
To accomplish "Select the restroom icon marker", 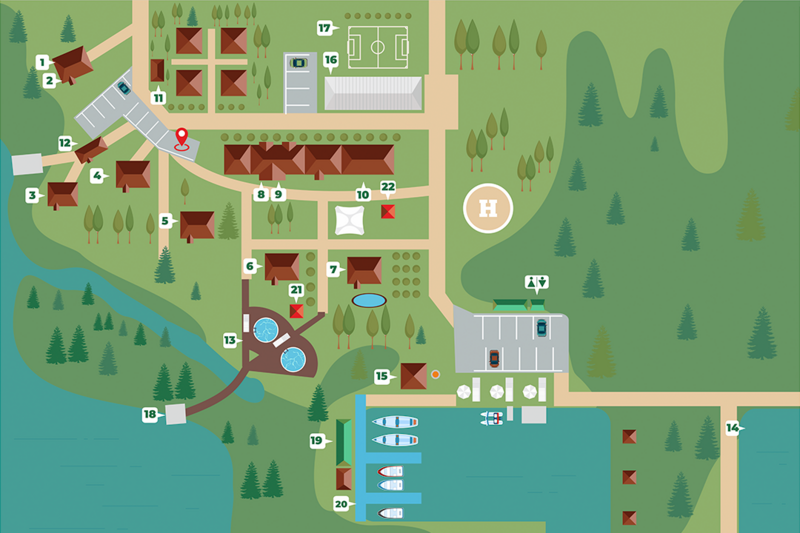I will pyautogui.click(x=536, y=282).
